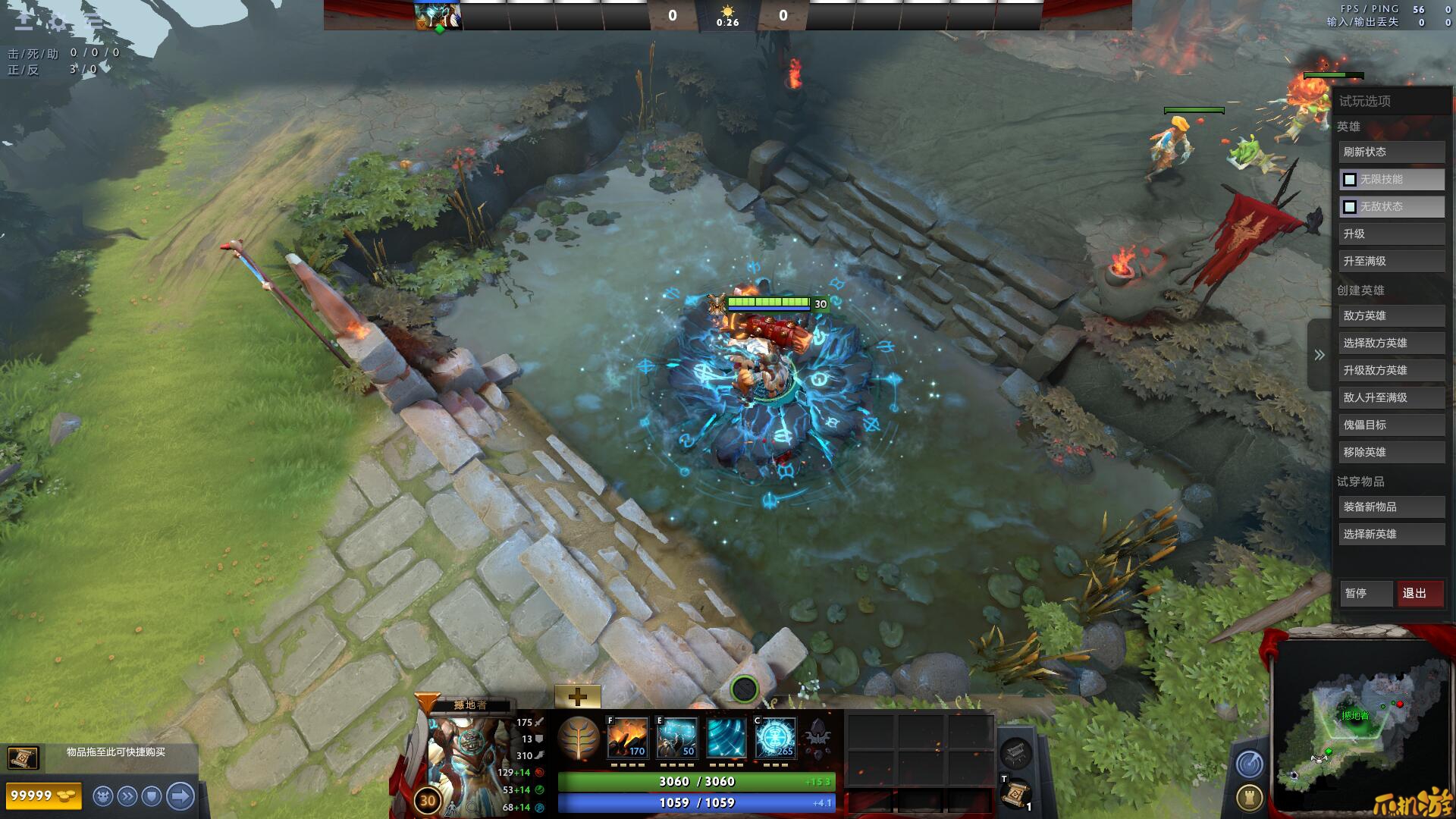Exit the demo with the red 退出 button

pos(1420,593)
